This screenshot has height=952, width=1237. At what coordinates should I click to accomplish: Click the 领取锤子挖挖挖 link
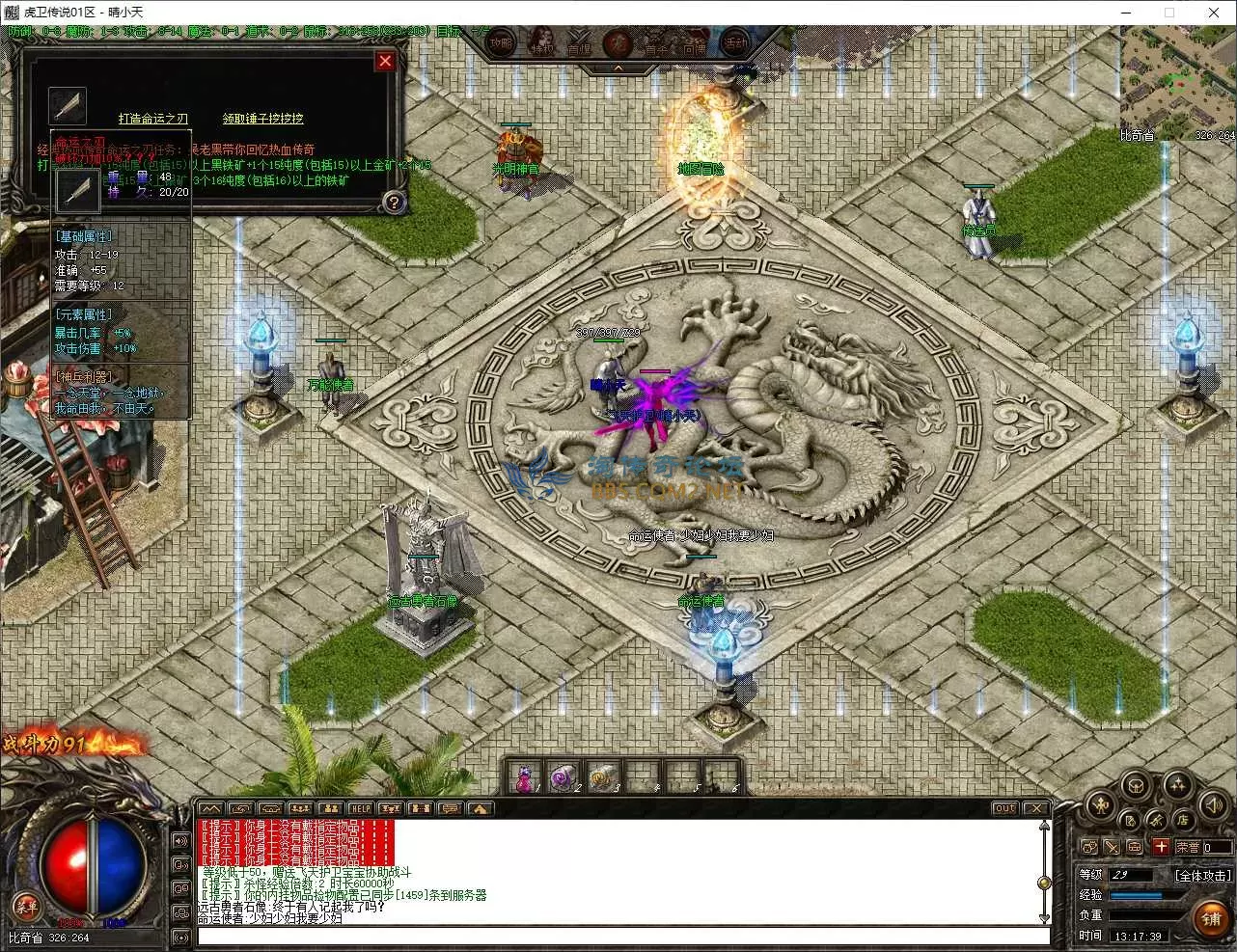262,119
